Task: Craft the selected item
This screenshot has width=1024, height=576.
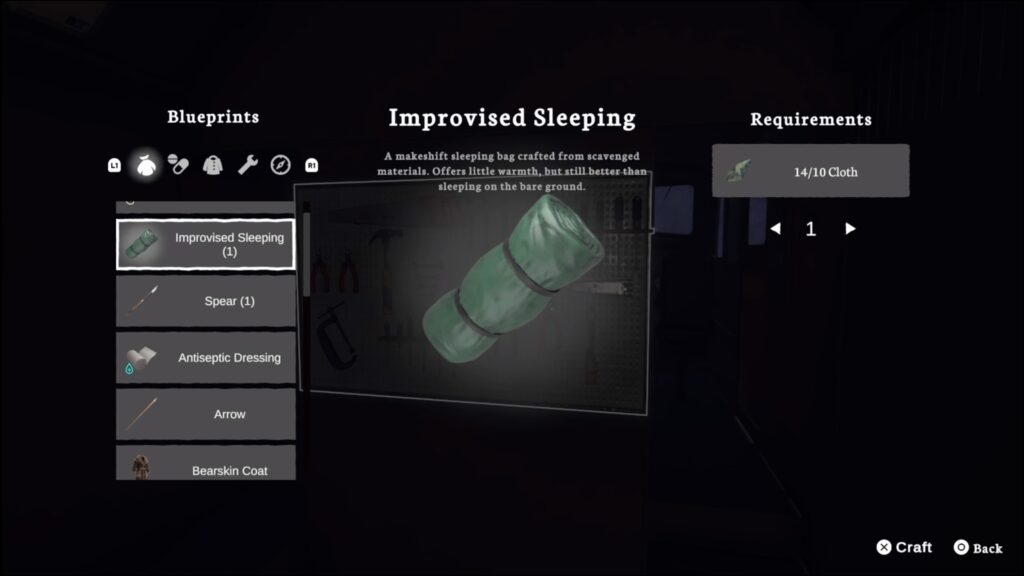Action: 904,547
